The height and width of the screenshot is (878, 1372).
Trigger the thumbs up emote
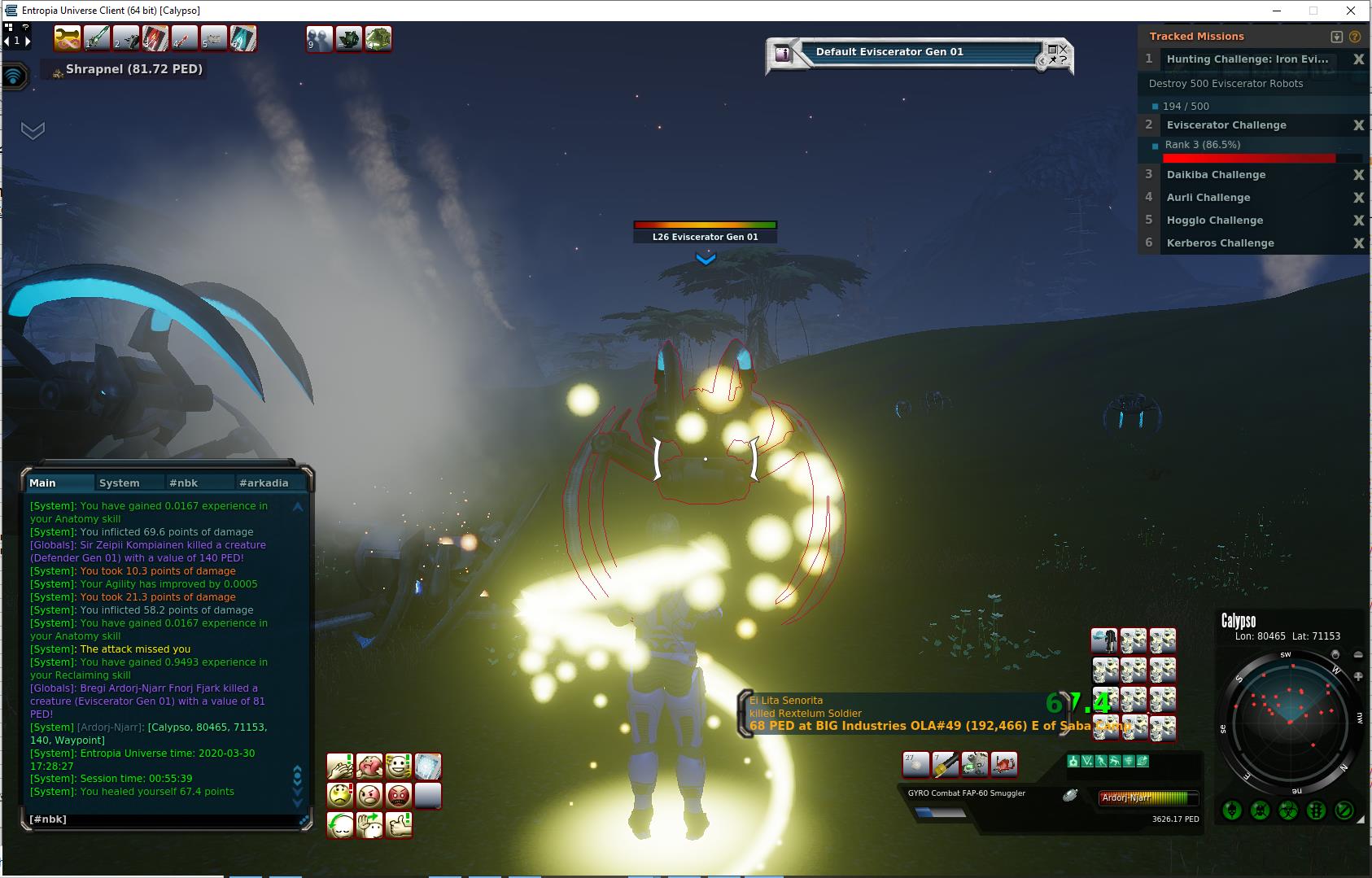[x=399, y=824]
